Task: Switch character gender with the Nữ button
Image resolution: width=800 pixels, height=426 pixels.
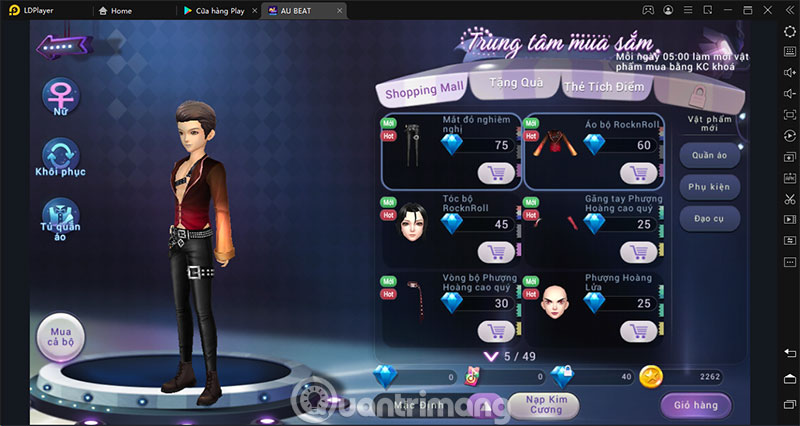Action: (x=61, y=97)
